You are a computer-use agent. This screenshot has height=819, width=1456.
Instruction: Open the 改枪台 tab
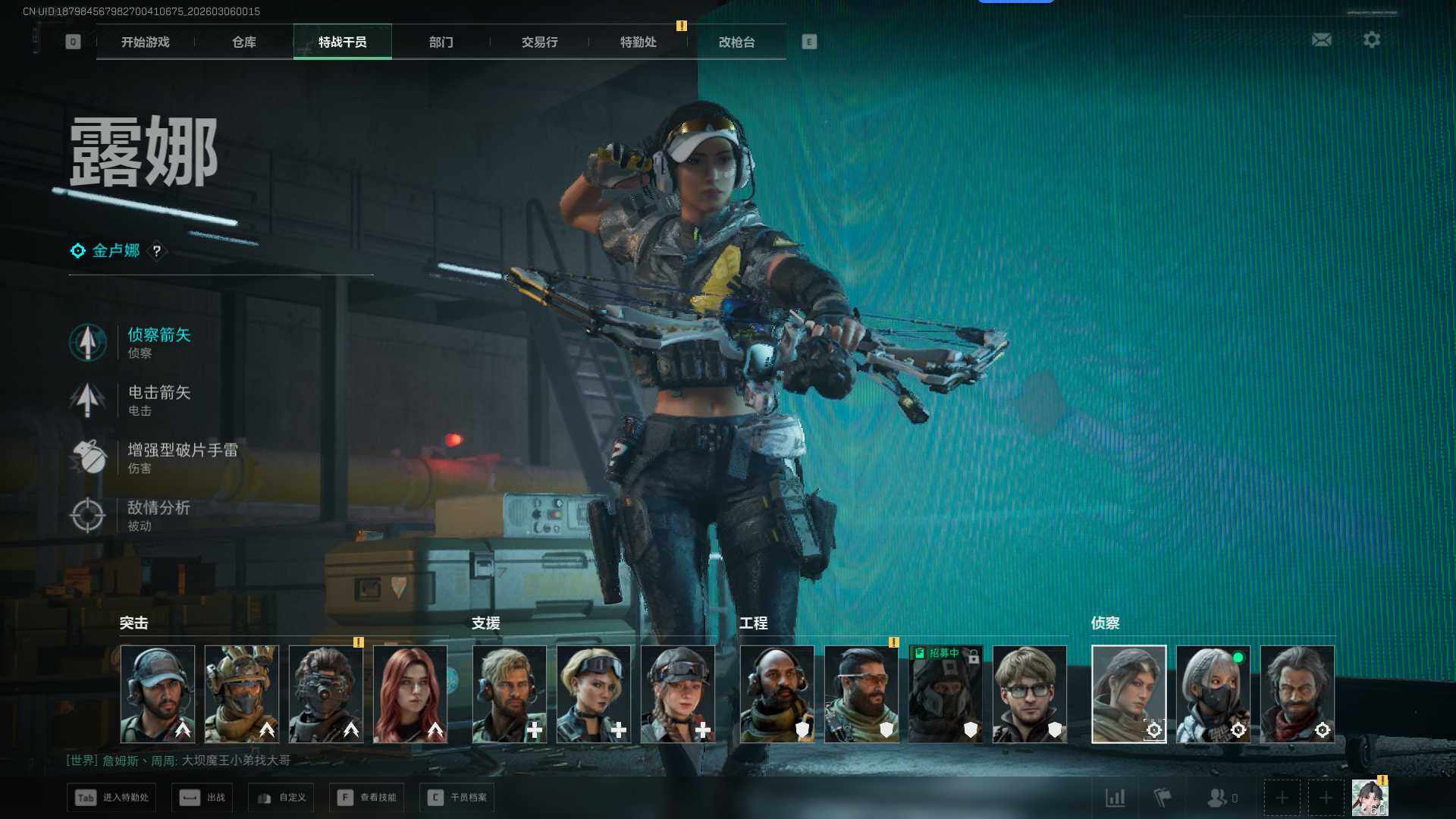click(x=736, y=42)
